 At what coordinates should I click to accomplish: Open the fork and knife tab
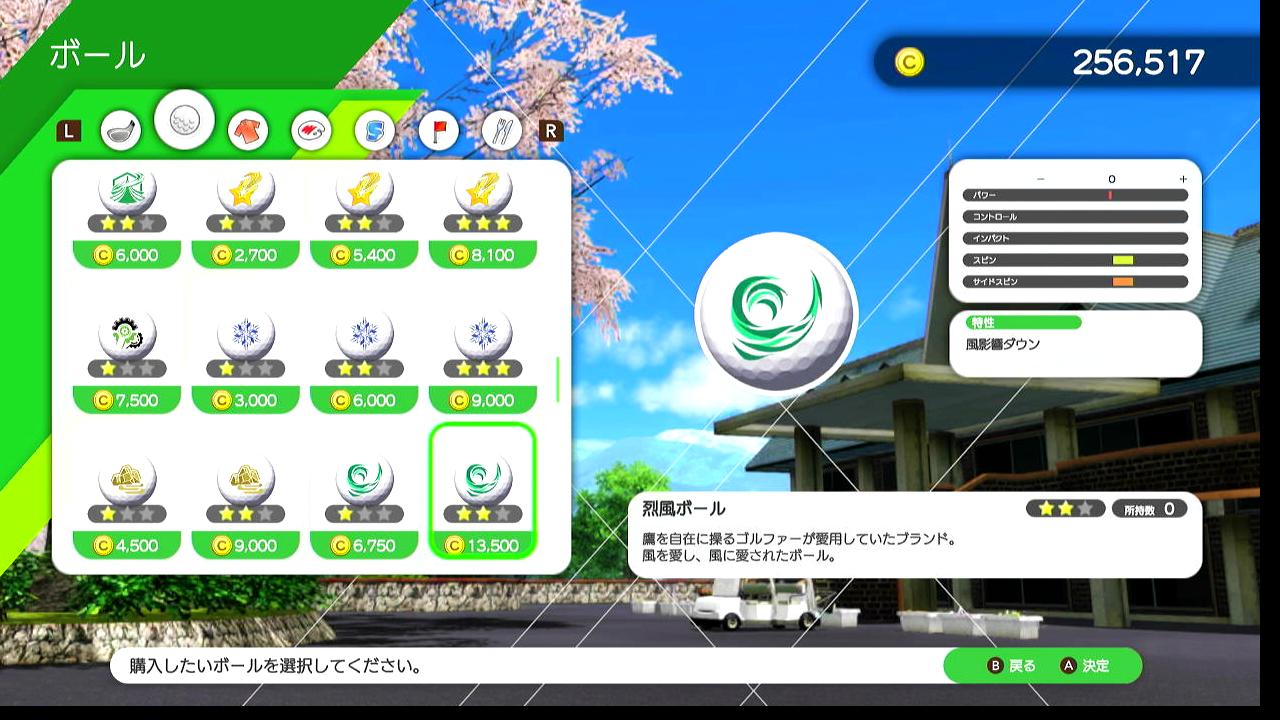(x=502, y=130)
